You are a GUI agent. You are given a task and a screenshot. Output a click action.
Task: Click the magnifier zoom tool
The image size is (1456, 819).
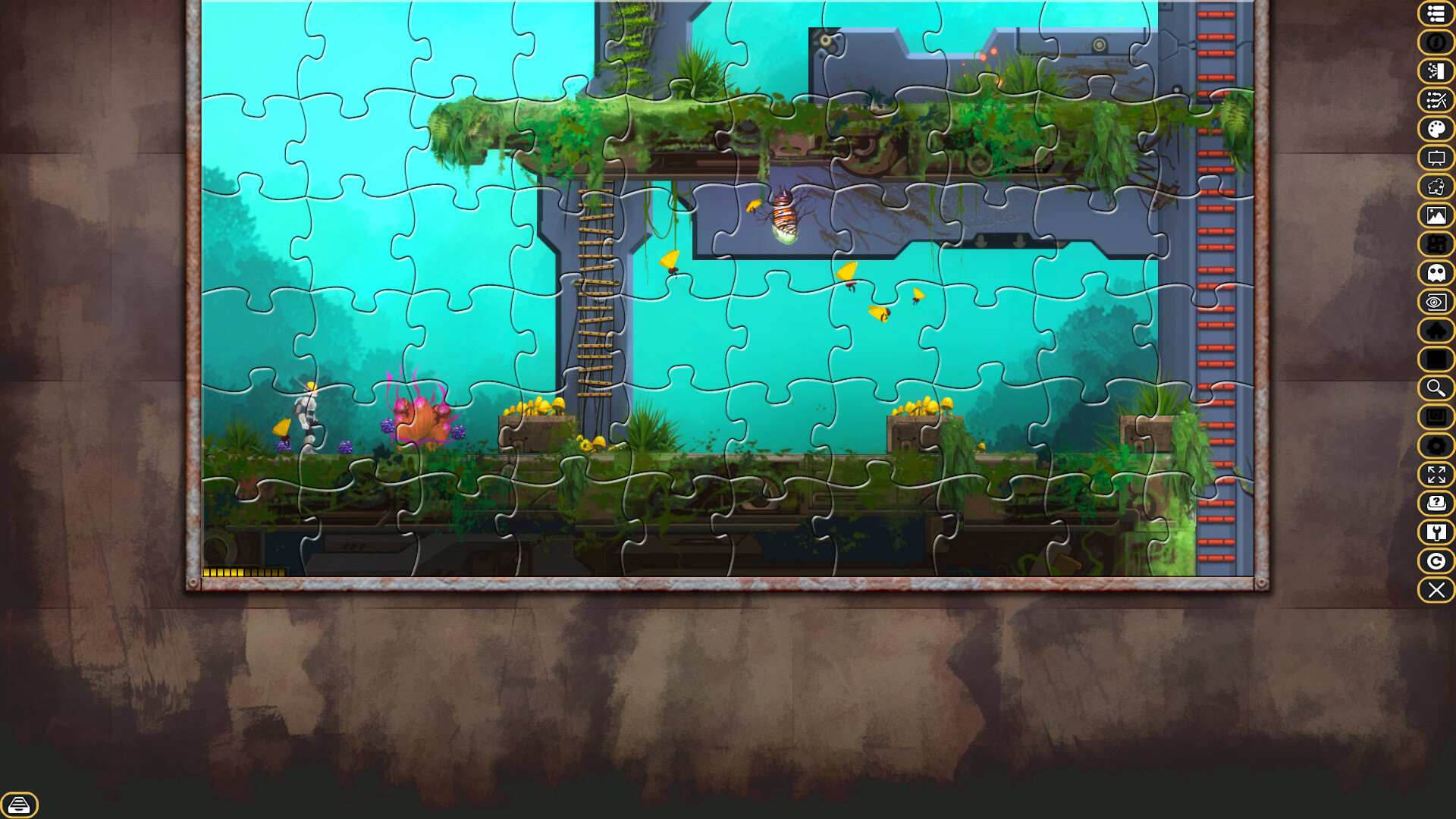1436,389
